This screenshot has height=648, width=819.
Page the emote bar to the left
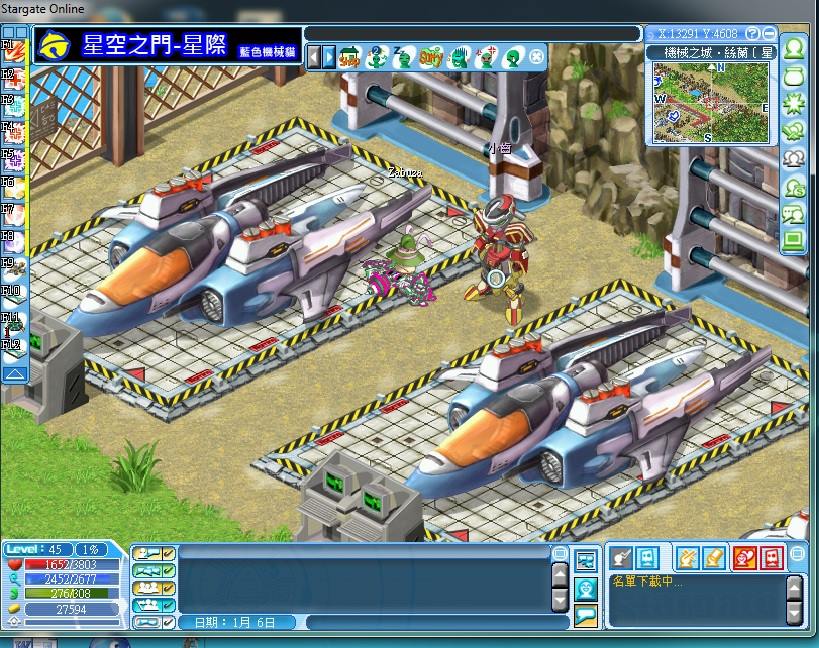[x=314, y=56]
